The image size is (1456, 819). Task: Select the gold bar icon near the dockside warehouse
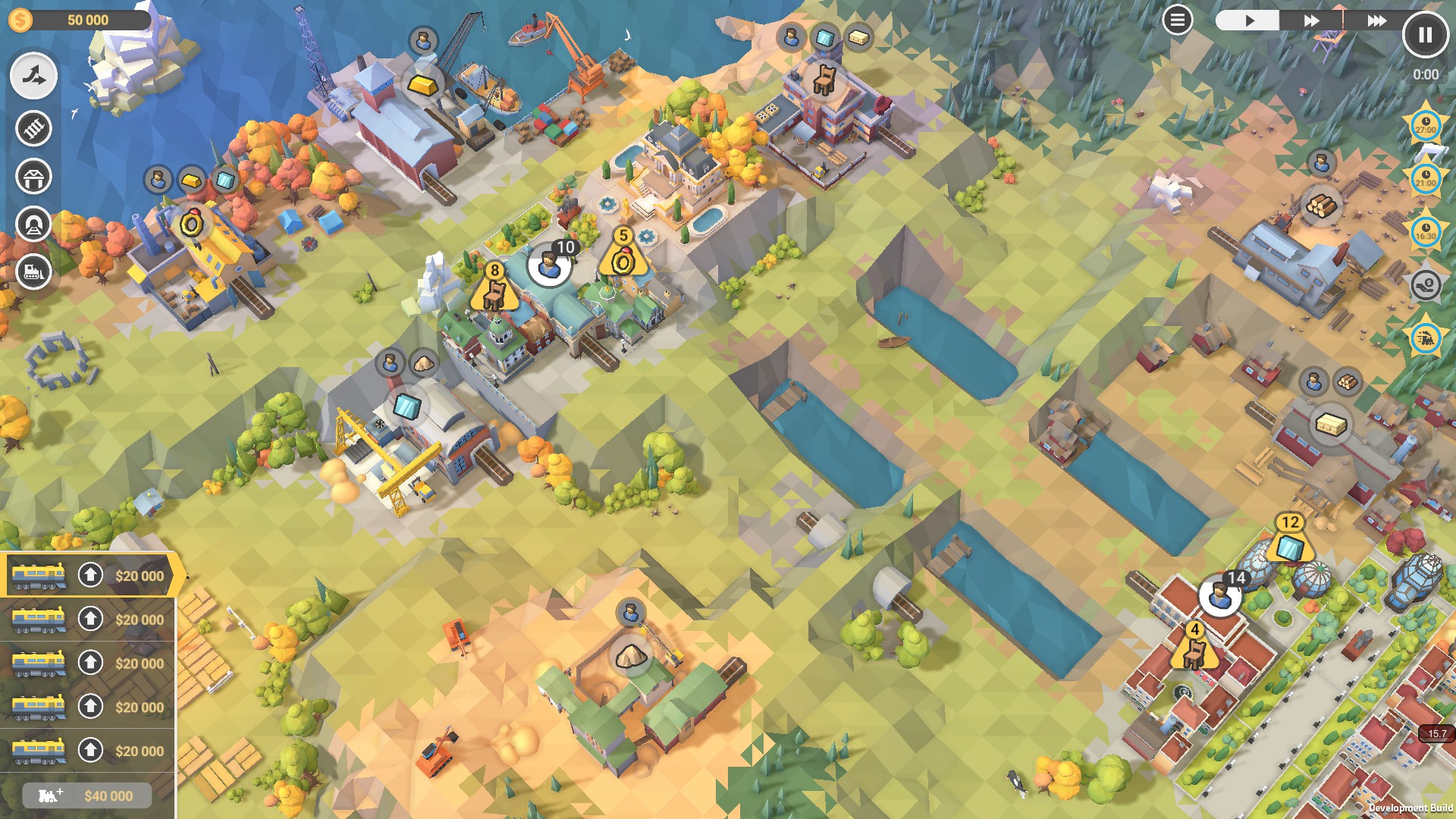click(422, 83)
